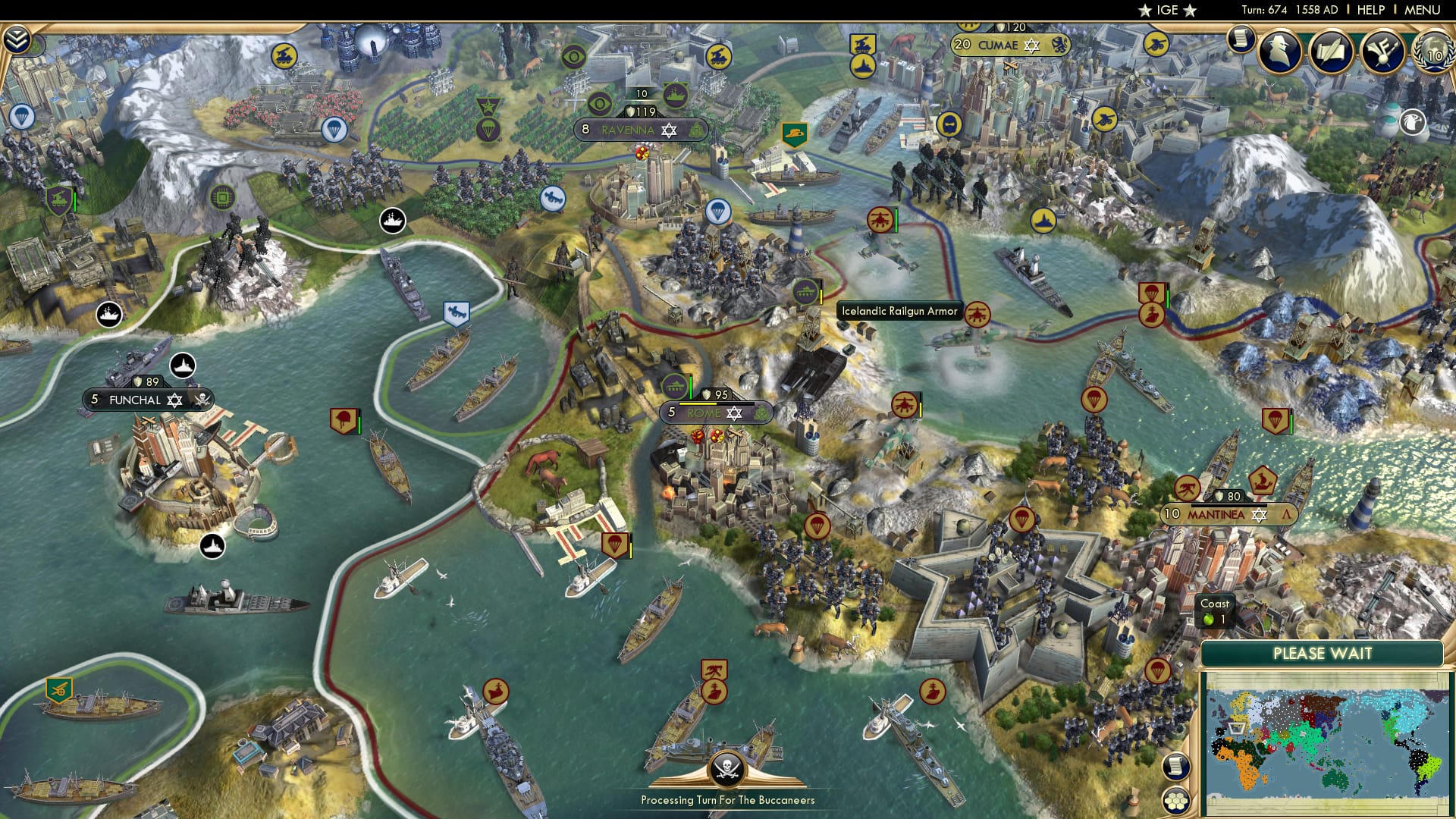The height and width of the screenshot is (819, 1456).
Task: Click the notification log scroll icon top right
Action: pos(1241,38)
